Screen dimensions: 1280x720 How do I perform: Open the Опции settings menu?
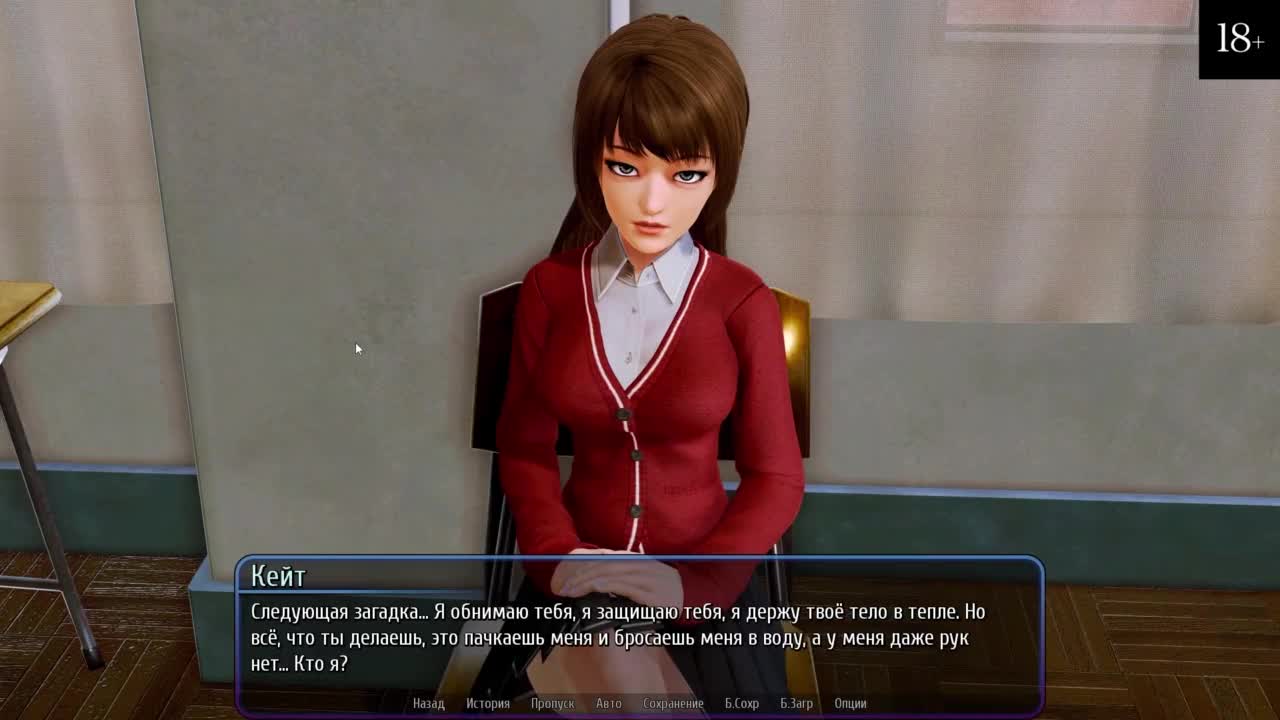pos(850,703)
